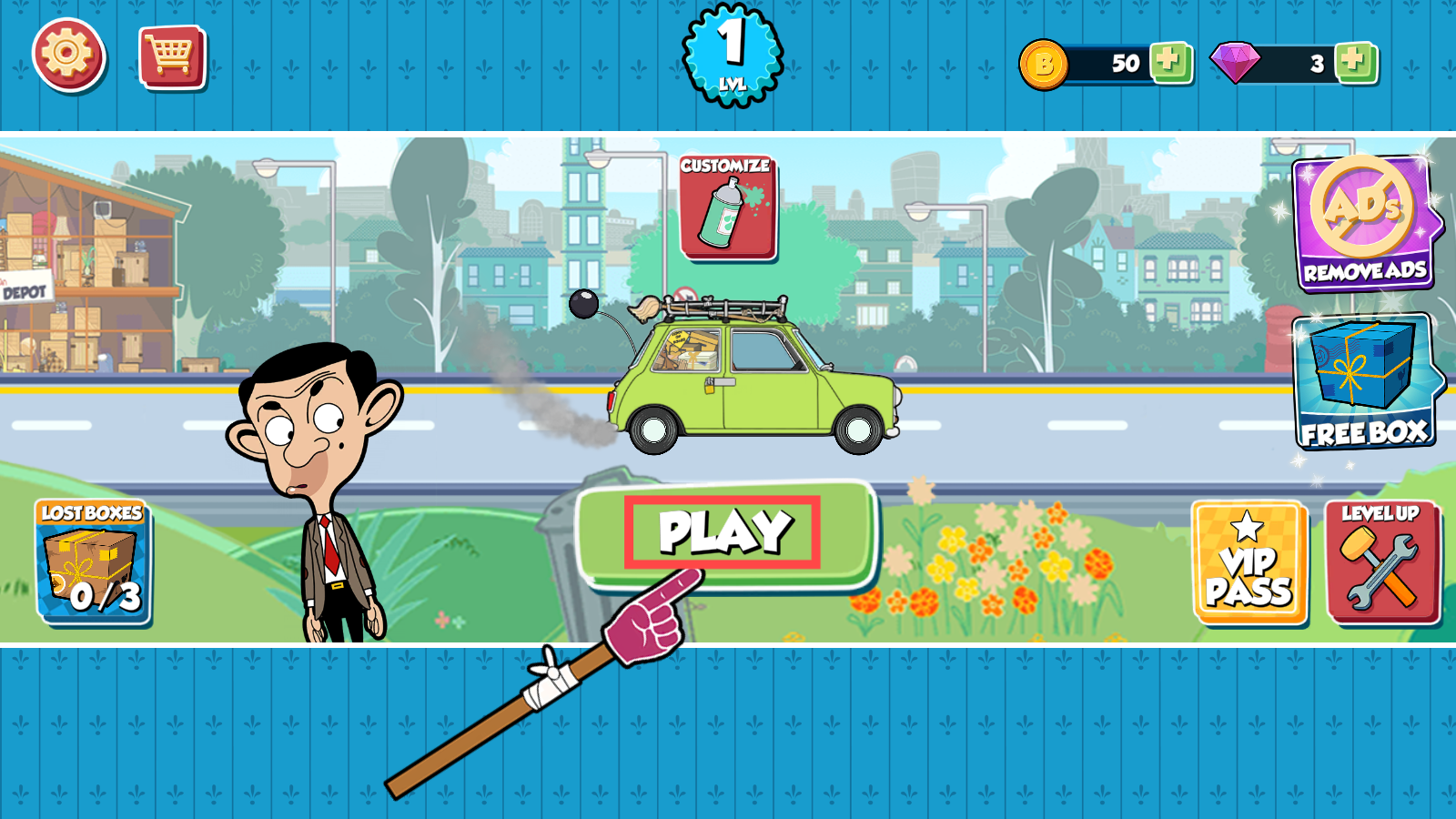This screenshot has width=1456, height=819.
Task: Open the VIP Pass screen
Action: pyautogui.click(x=1249, y=563)
